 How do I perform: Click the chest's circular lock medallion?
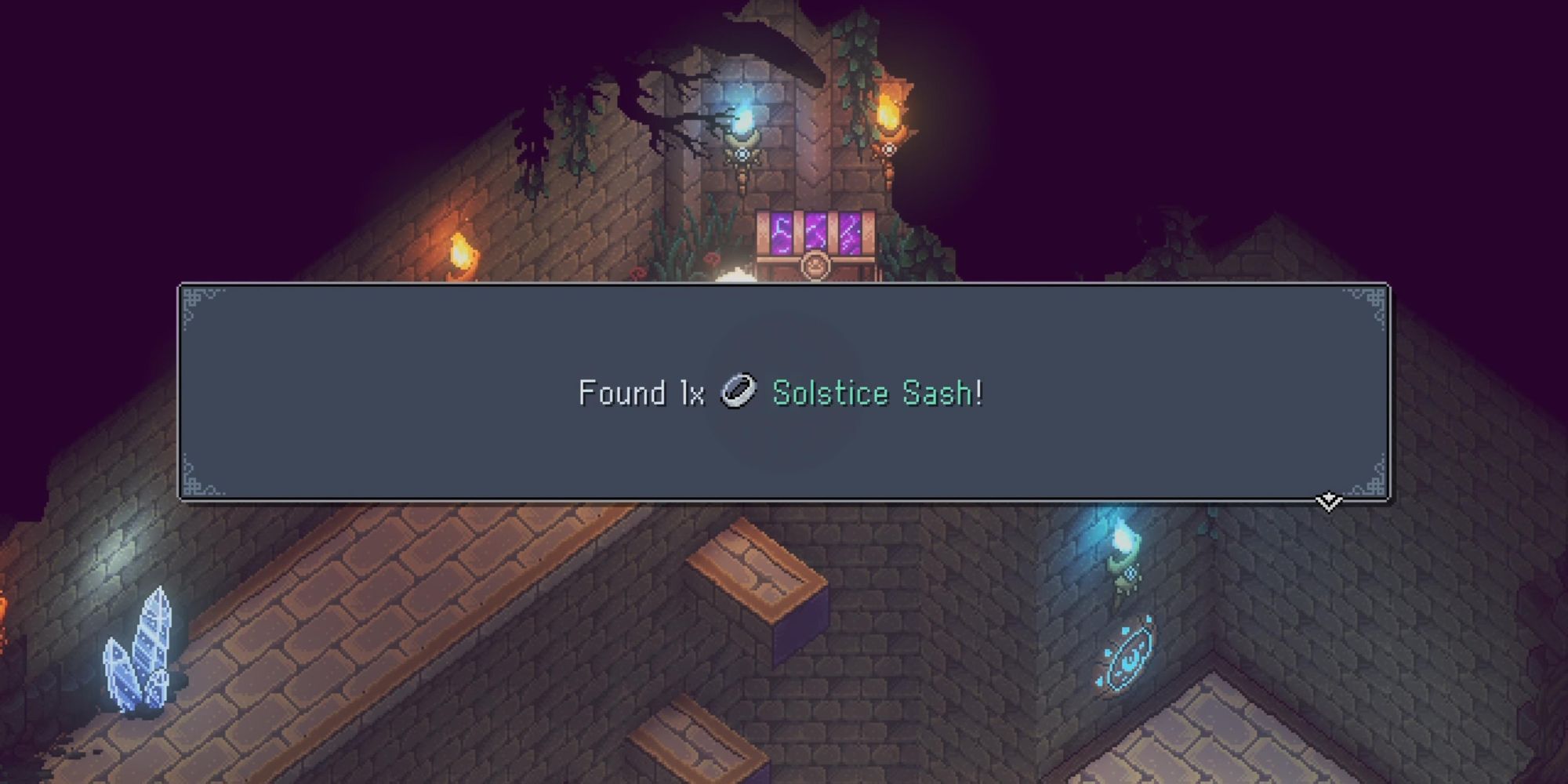(815, 267)
